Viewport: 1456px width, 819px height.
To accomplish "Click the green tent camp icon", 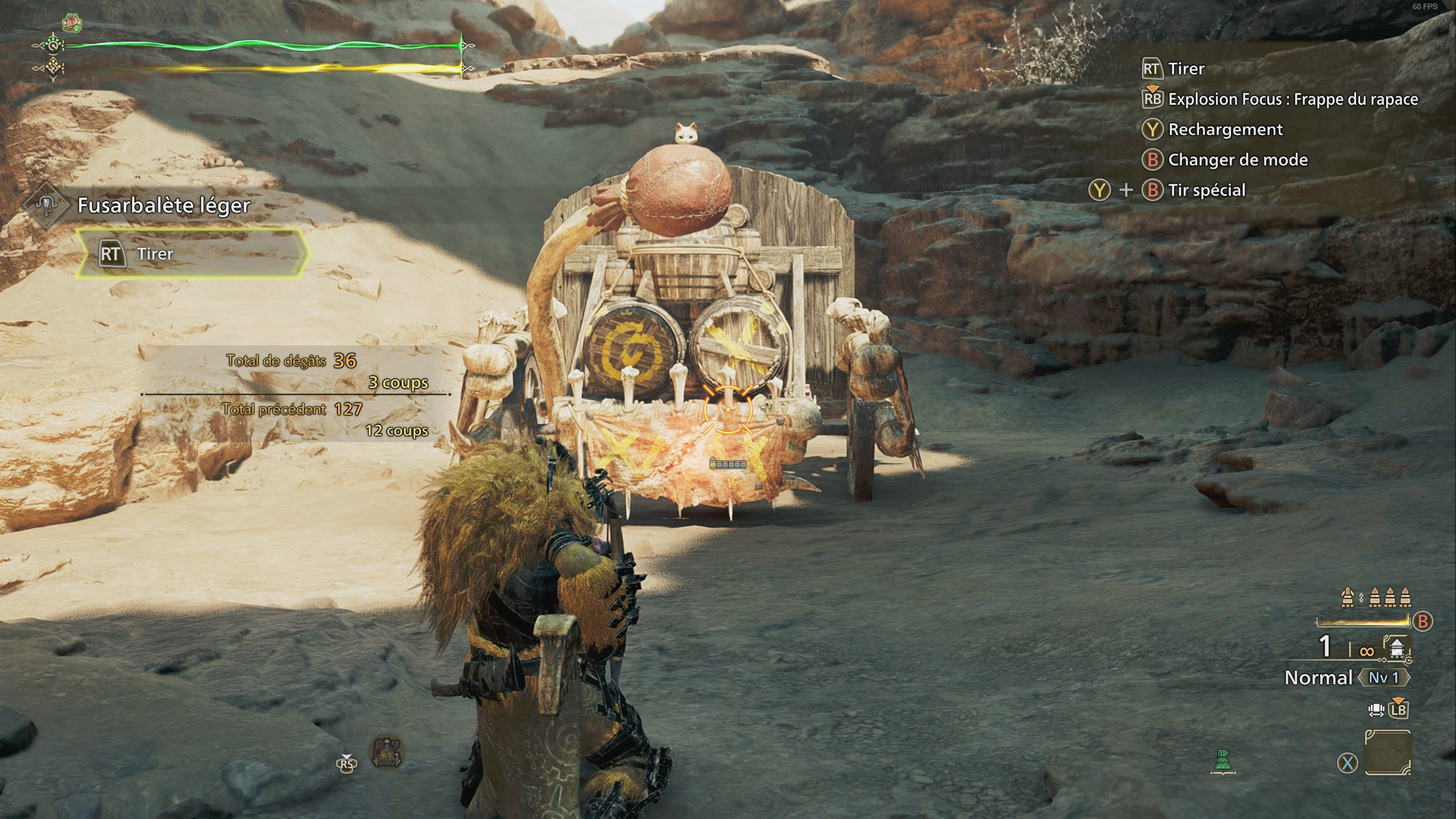I will [x=1223, y=761].
